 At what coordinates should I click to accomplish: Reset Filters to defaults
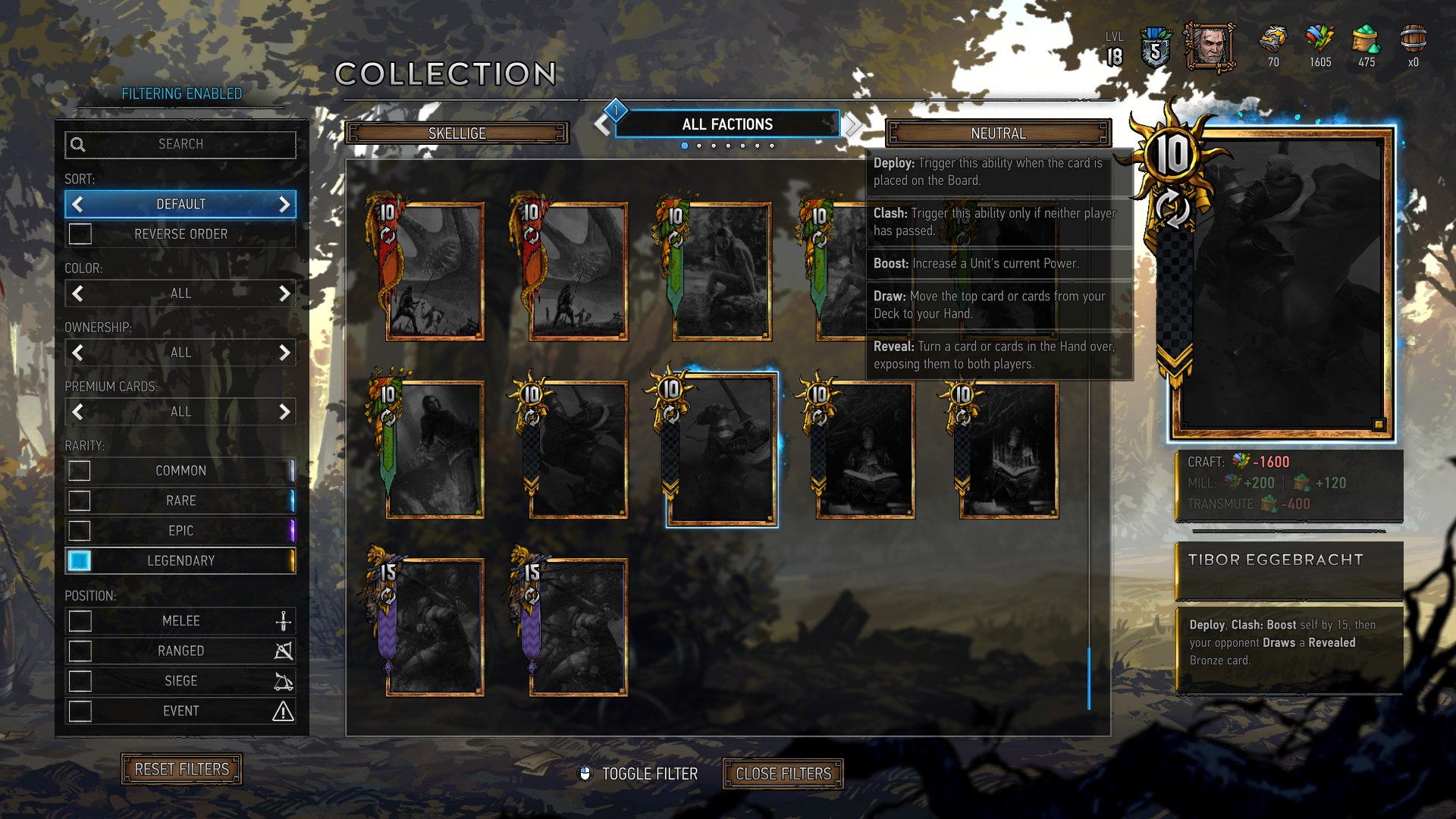(x=181, y=770)
